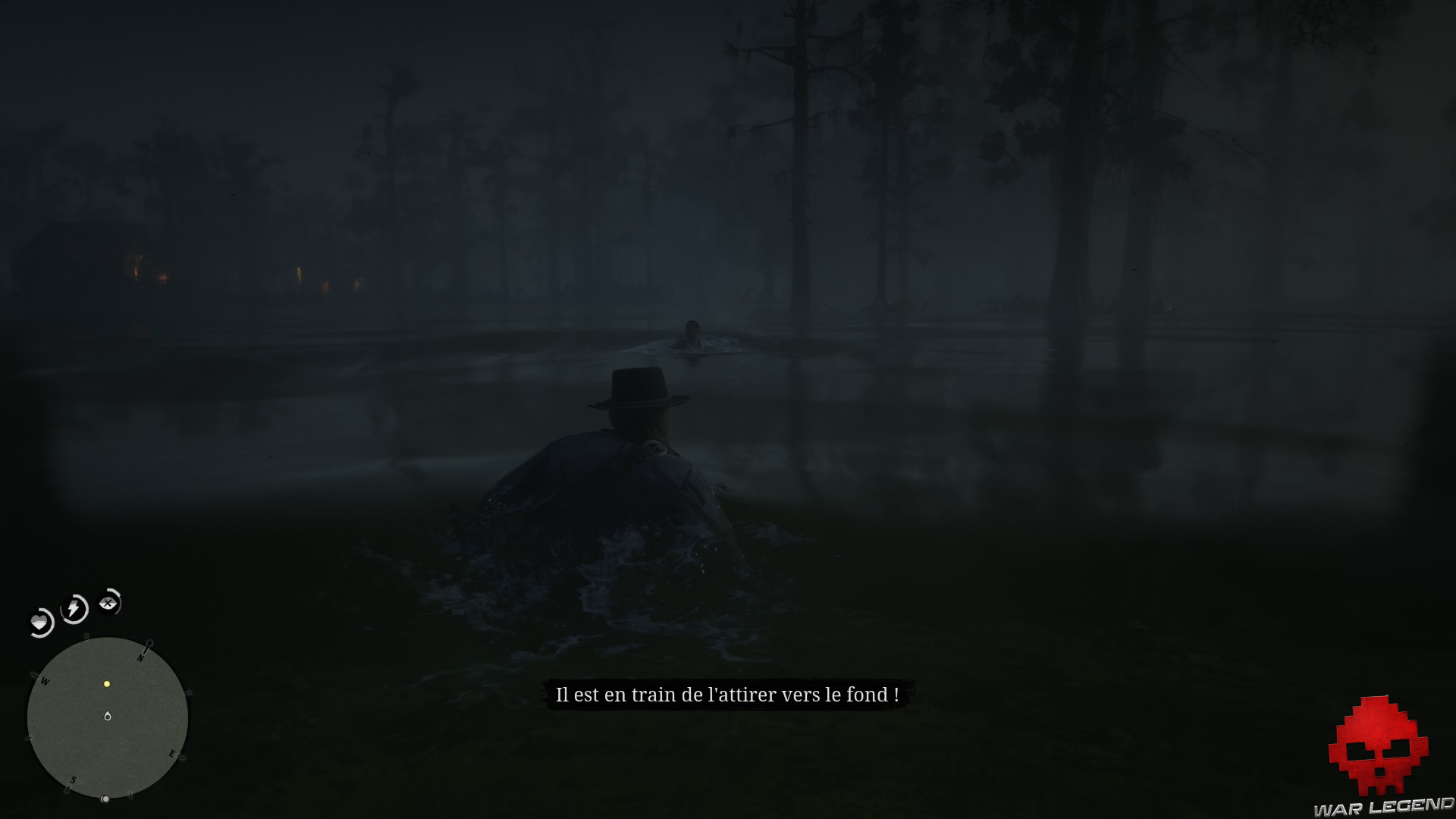Click the North marker on the compass

click(x=141, y=657)
